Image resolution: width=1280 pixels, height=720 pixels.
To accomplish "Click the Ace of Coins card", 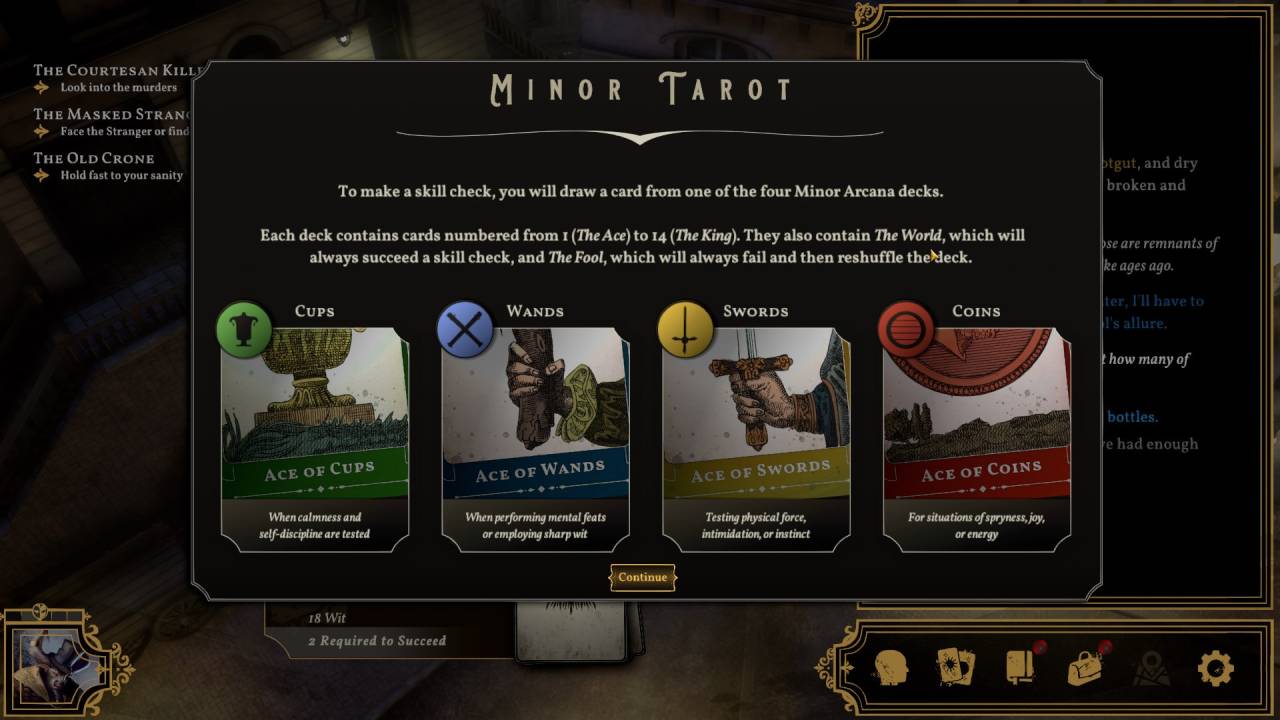I will click(x=977, y=430).
